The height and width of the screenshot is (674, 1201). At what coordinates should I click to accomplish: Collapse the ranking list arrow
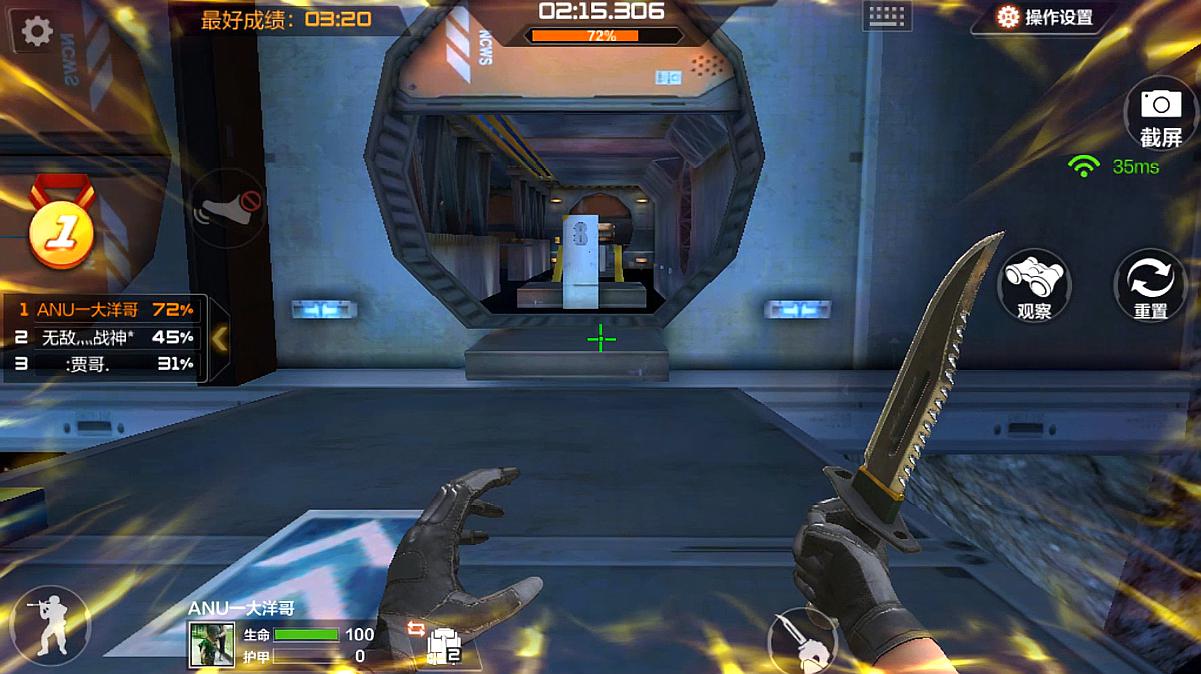(220, 339)
